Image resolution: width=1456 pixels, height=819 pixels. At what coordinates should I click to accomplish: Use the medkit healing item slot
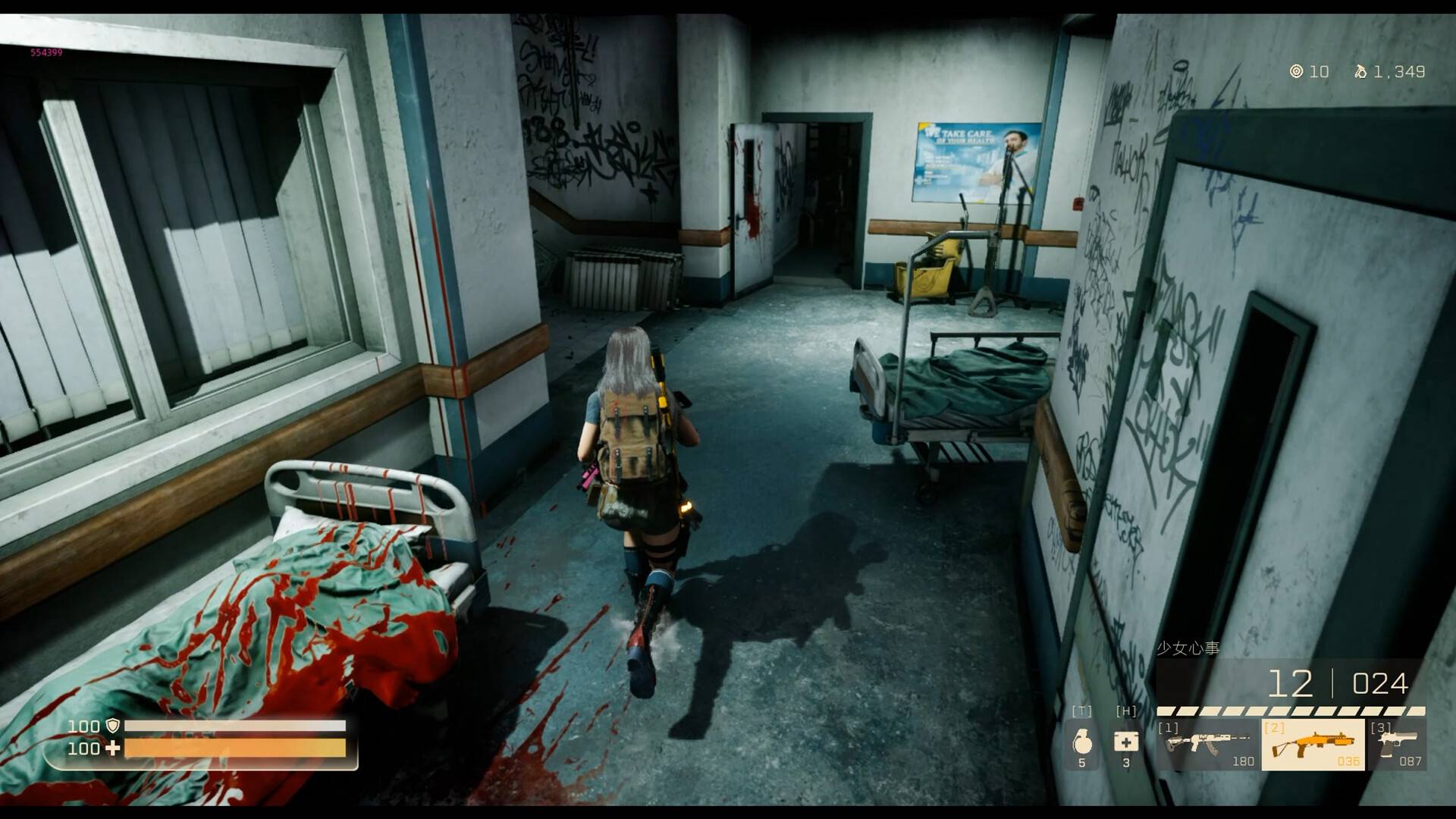point(1126,742)
